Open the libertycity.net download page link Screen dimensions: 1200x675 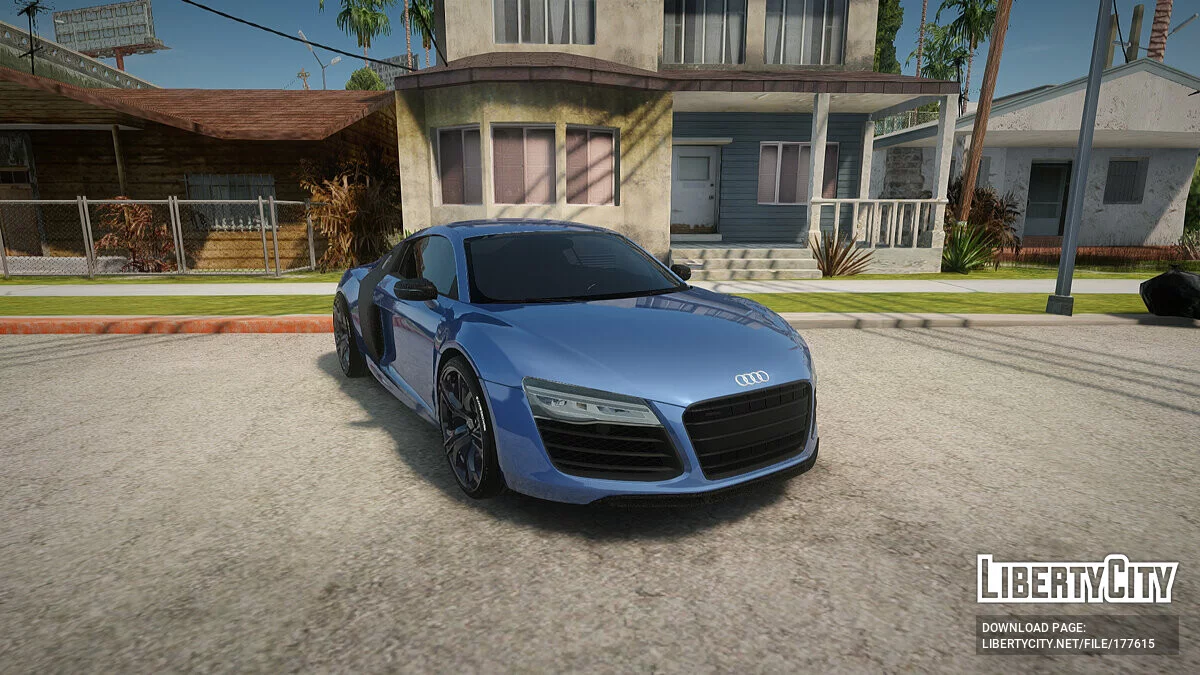(x=1068, y=644)
